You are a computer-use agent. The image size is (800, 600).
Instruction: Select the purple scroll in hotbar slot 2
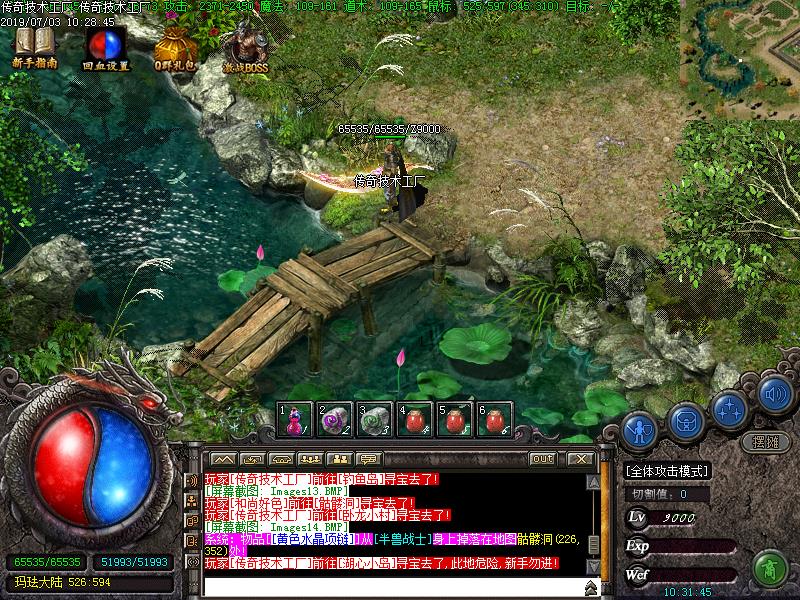click(334, 420)
